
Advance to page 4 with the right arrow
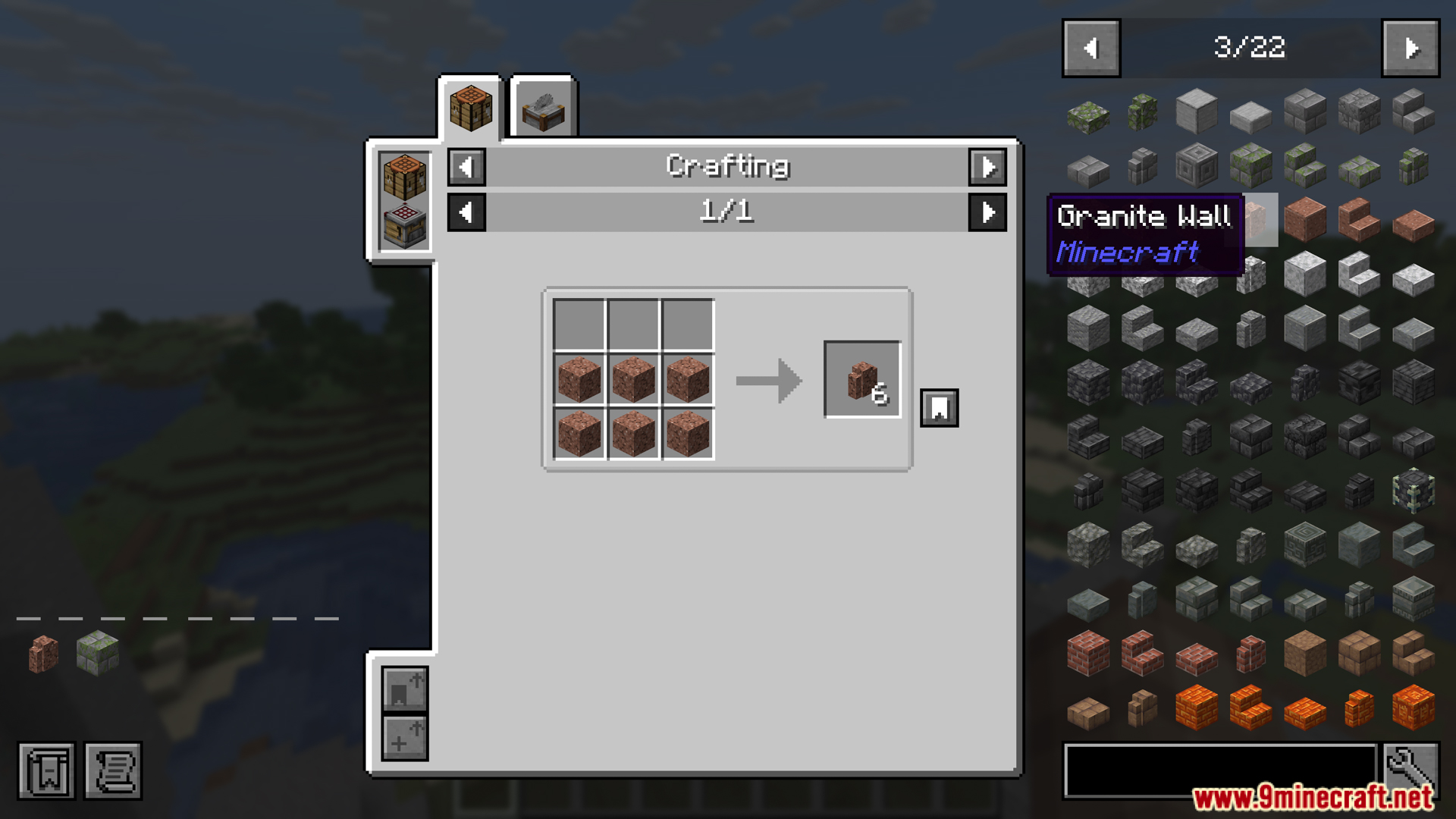pyautogui.click(x=1411, y=47)
